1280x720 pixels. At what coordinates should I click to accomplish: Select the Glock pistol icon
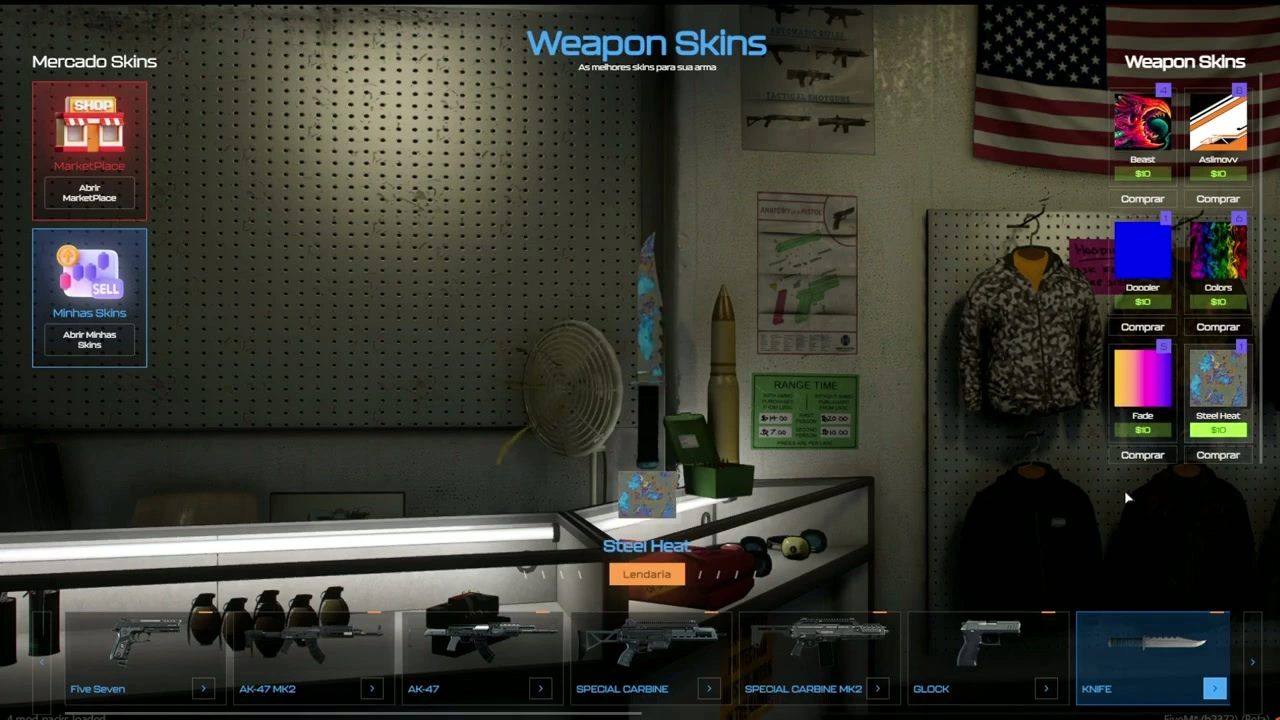click(x=990, y=640)
